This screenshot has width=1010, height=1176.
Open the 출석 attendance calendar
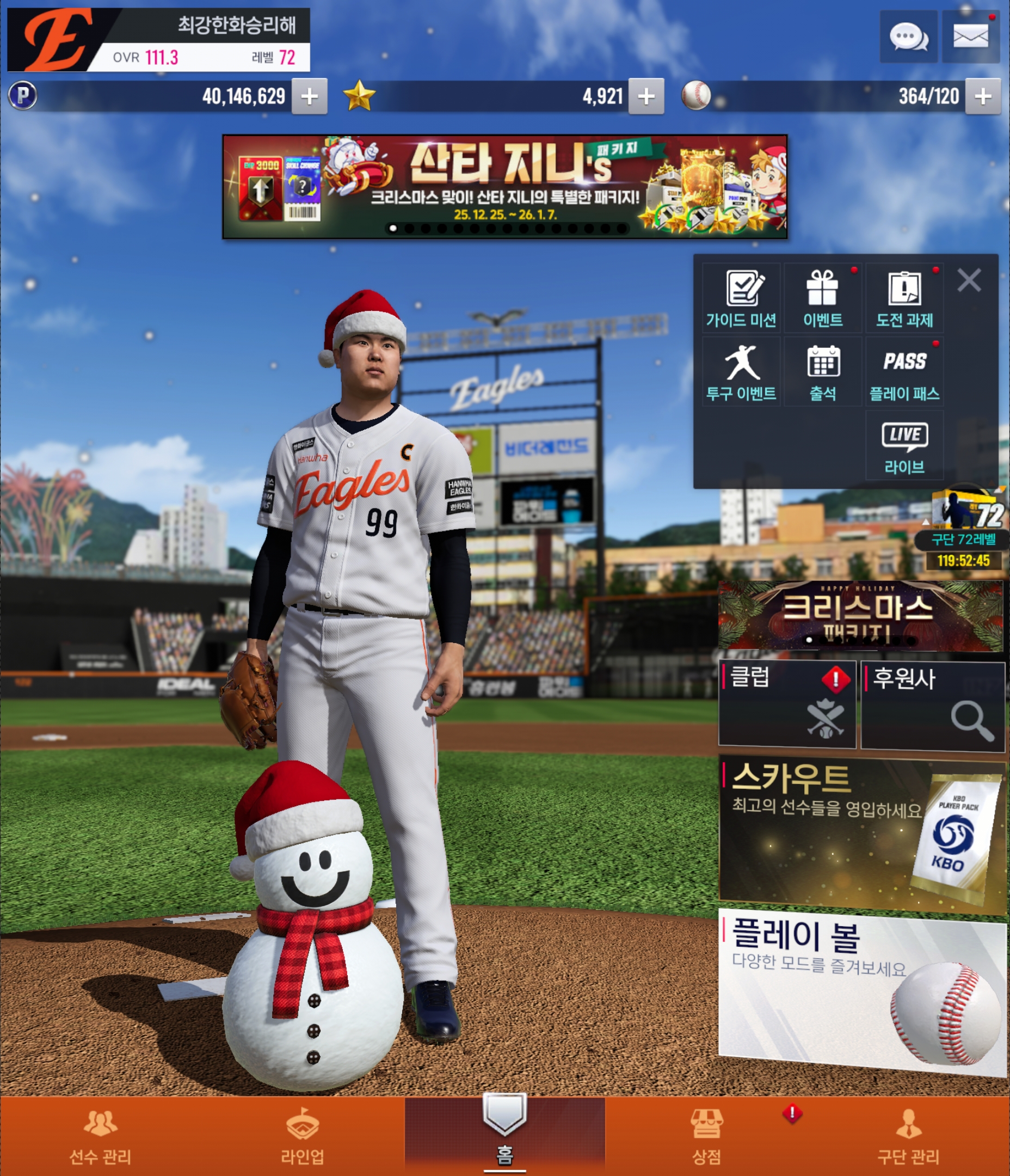point(823,372)
